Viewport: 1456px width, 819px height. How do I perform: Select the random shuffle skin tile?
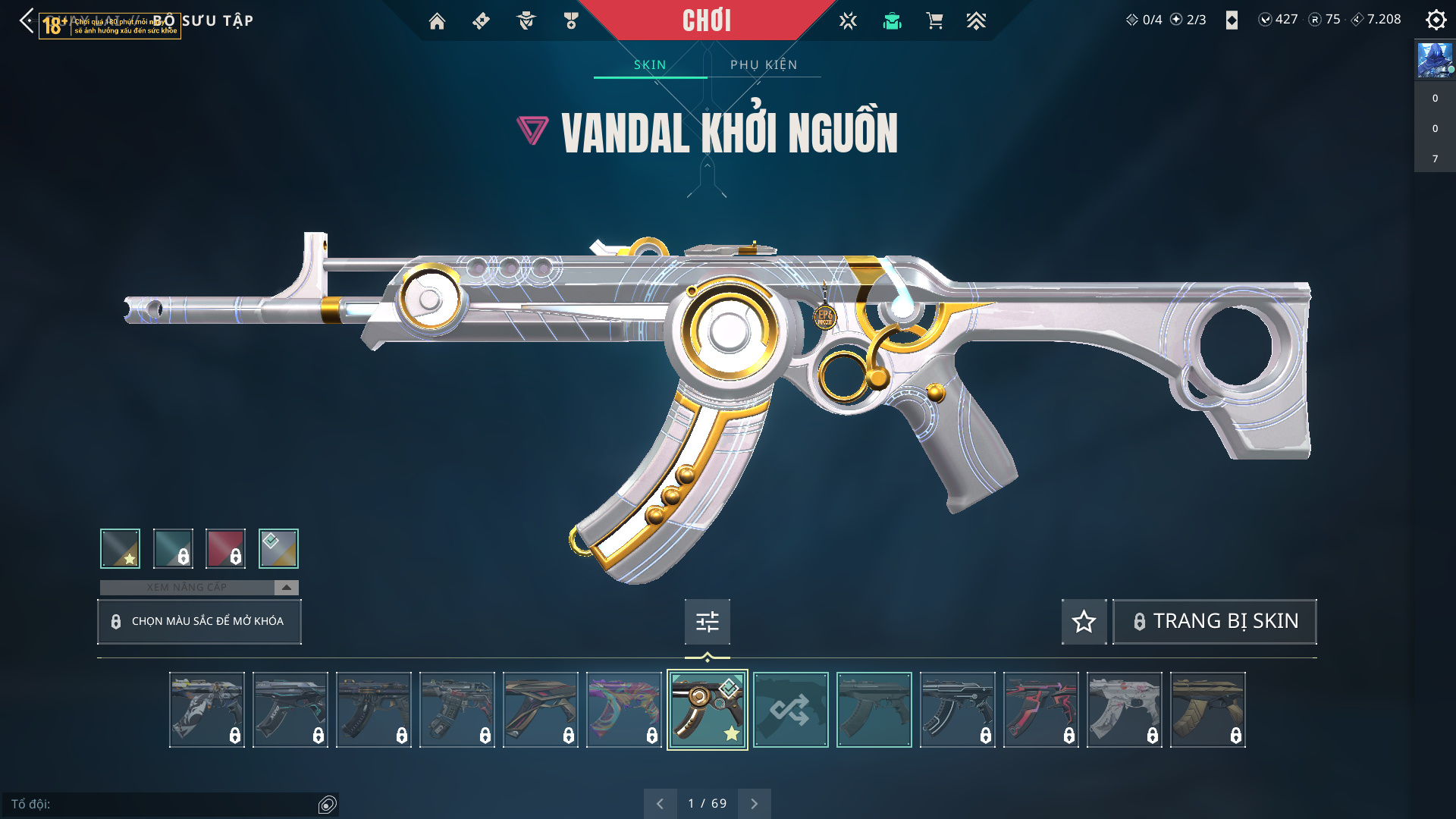coord(790,710)
